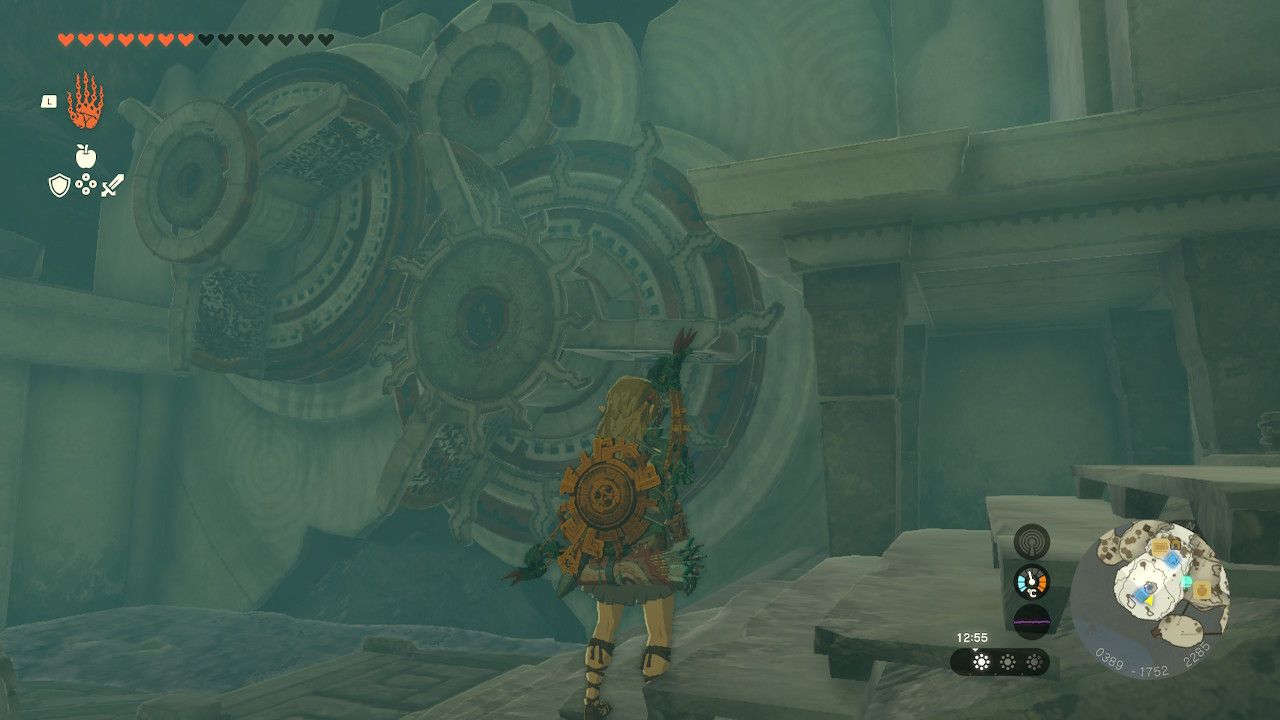
Task: Open the noise detection meter icon
Action: [1032, 540]
